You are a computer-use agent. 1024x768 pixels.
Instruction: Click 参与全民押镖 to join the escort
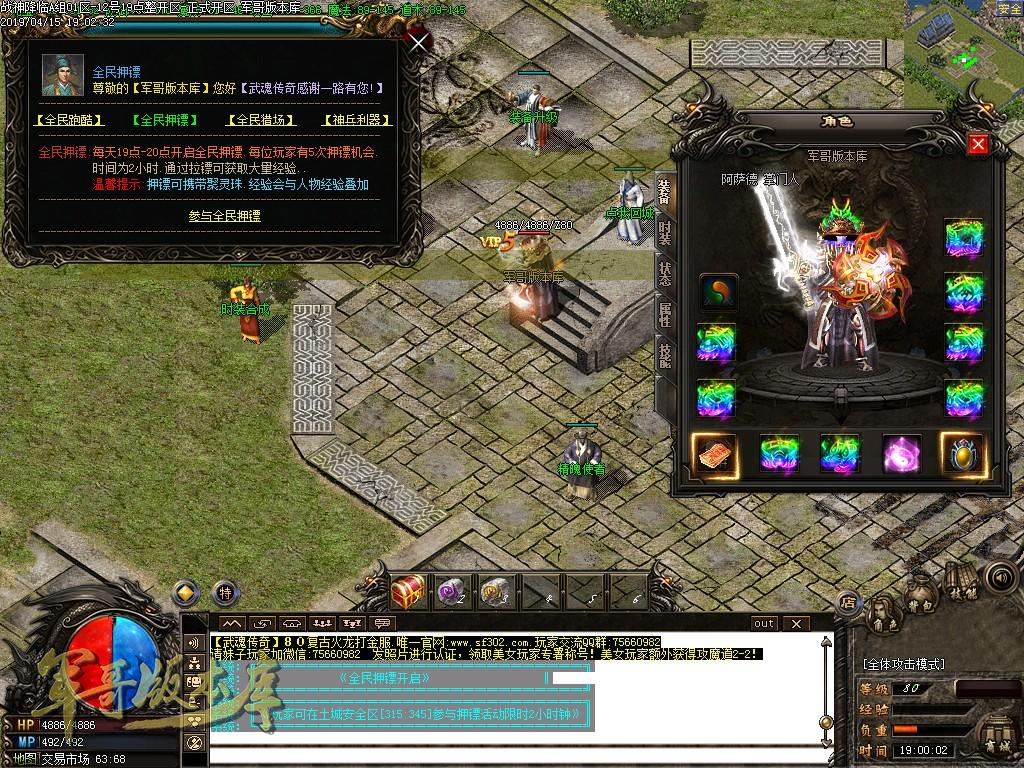(x=224, y=215)
